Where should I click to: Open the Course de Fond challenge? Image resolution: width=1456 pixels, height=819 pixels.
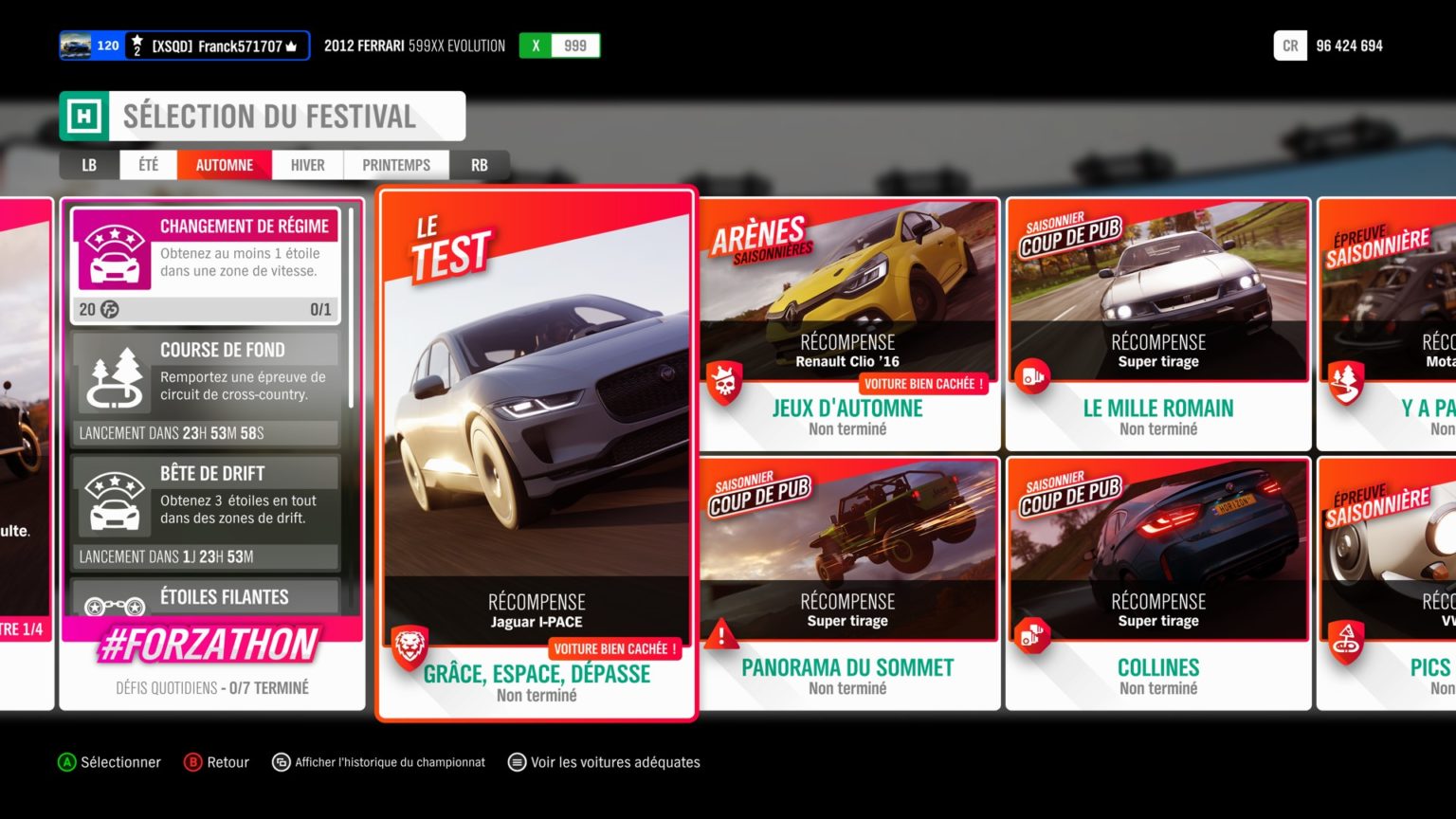tap(206, 389)
